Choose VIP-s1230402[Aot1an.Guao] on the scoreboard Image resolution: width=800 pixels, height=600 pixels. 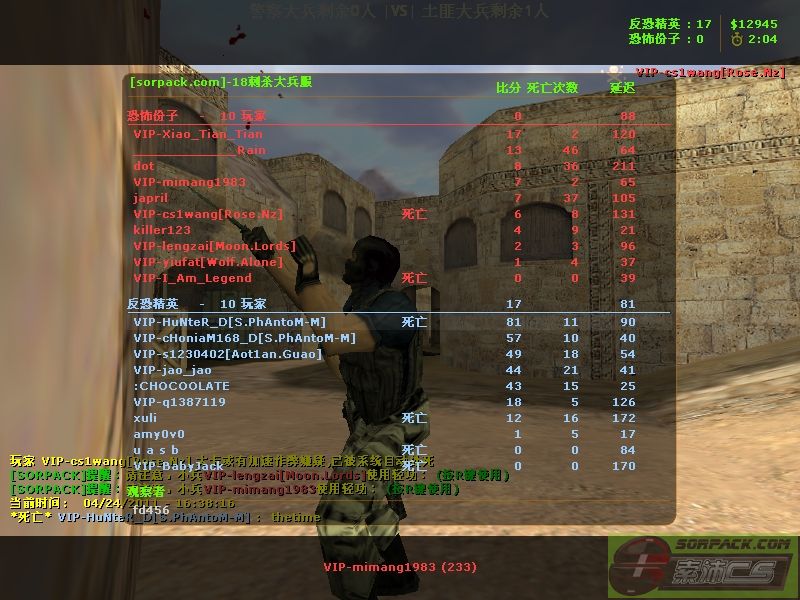228,354
